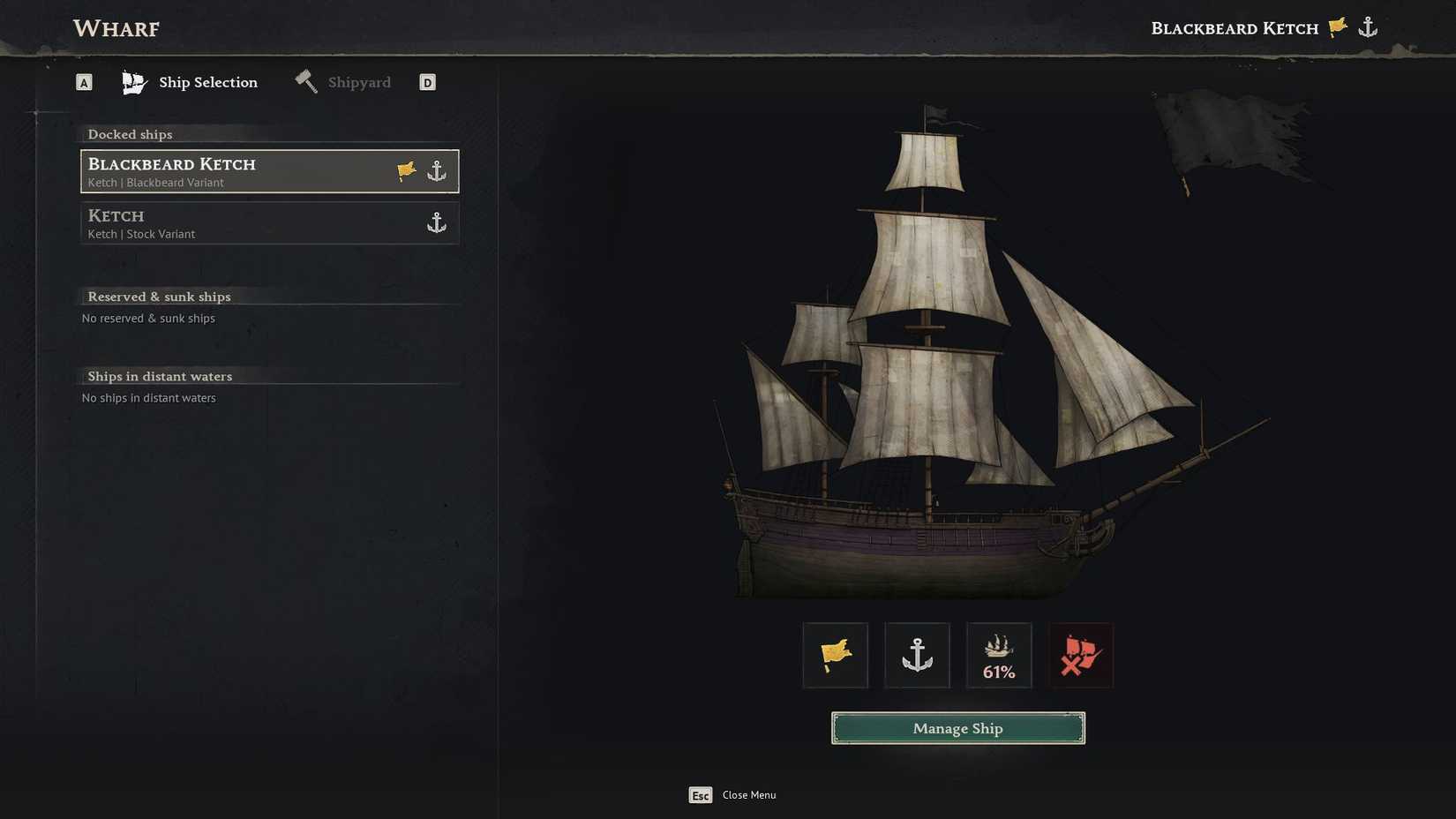This screenshot has height=819, width=1456.
Task: Click the anchor icon below the ship preview
Action: point(917,654)
